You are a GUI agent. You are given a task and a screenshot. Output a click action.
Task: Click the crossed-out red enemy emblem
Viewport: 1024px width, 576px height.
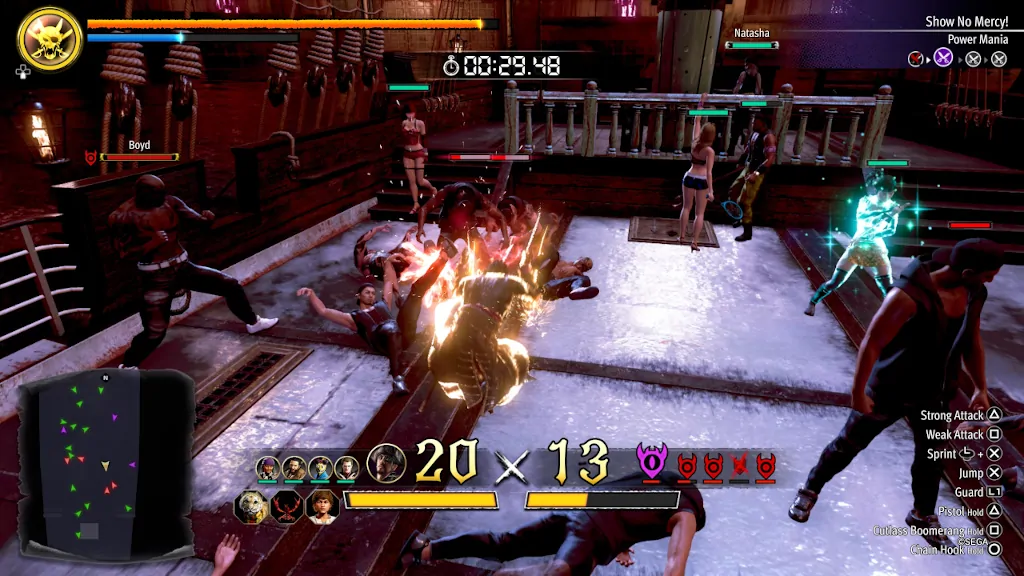(x=740, y=465)
